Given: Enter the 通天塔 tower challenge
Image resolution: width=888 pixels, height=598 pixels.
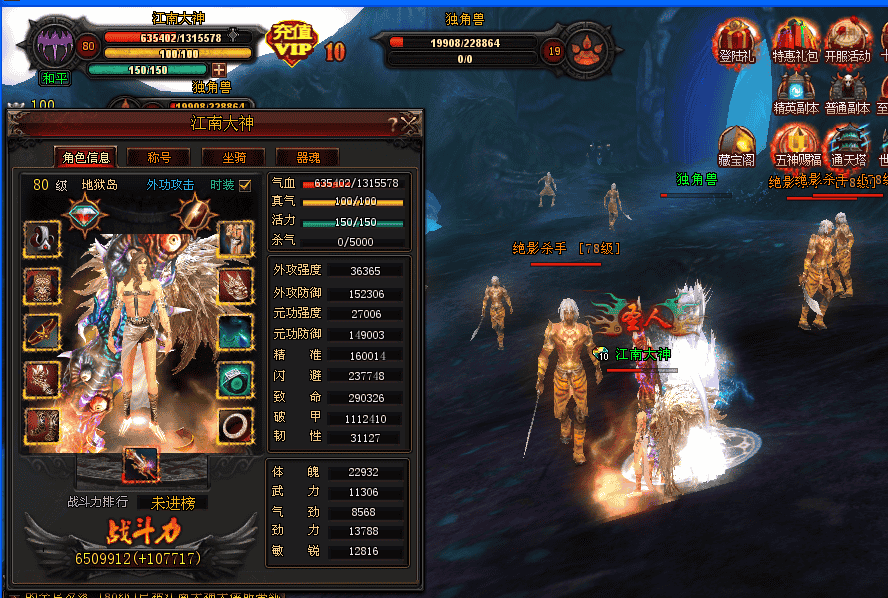Looking at the screenshot, I should pyautogui.click(x=847, y=146).
